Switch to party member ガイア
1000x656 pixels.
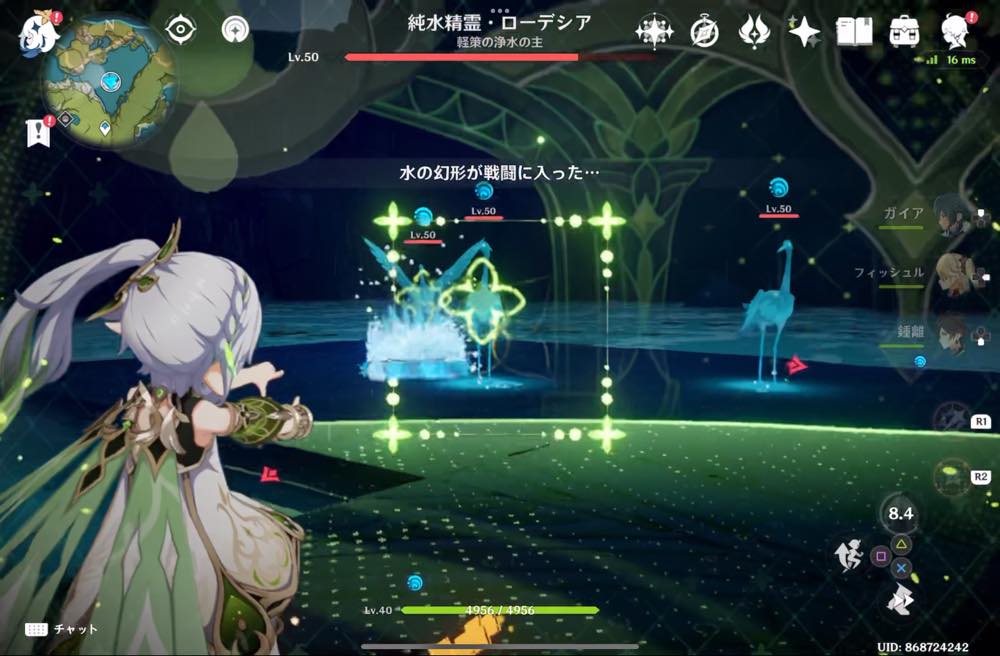952,213
